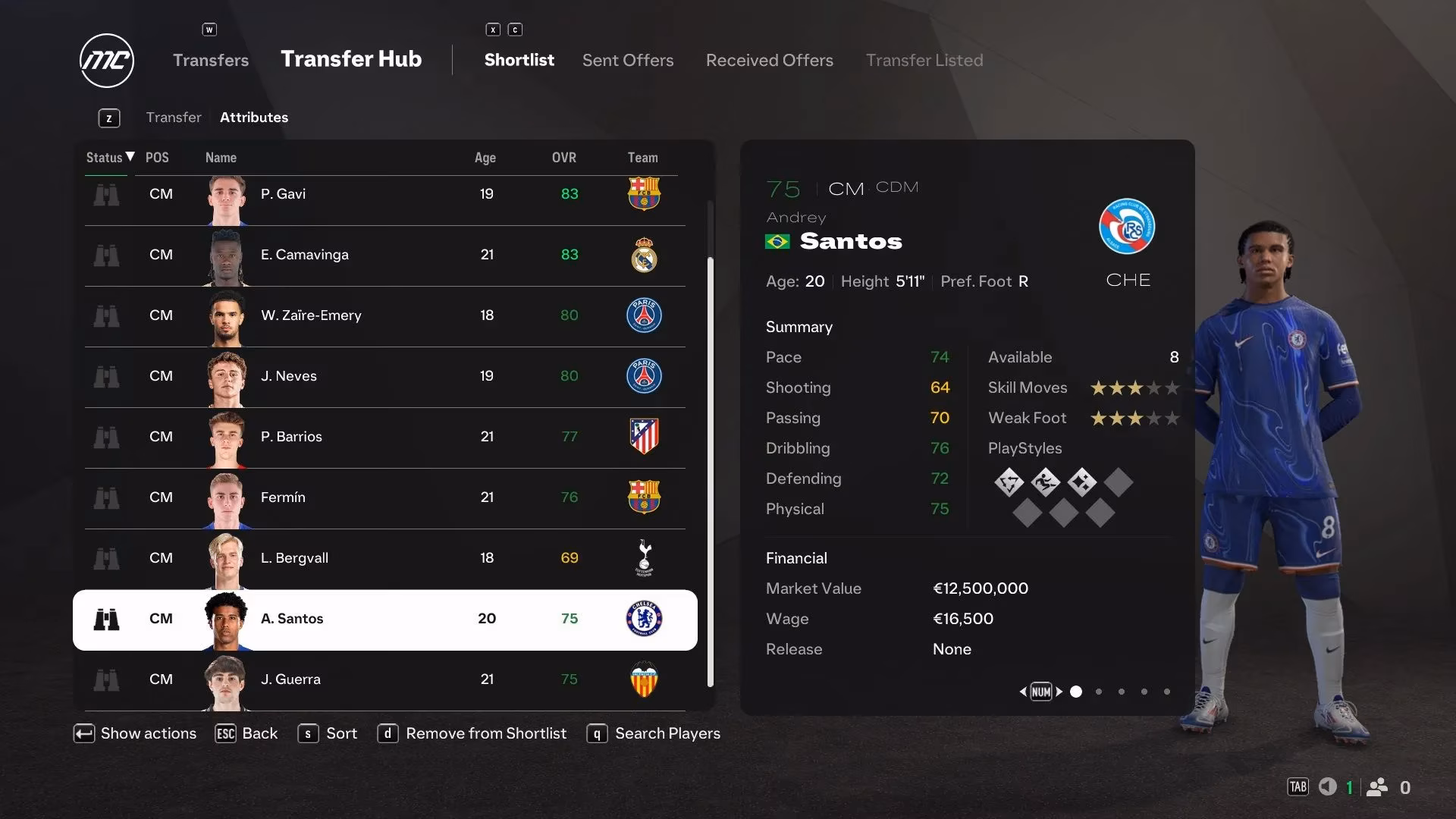Click a PlayStyle diamond icon in the summary
The image size is (1456, 819).
1010,482
